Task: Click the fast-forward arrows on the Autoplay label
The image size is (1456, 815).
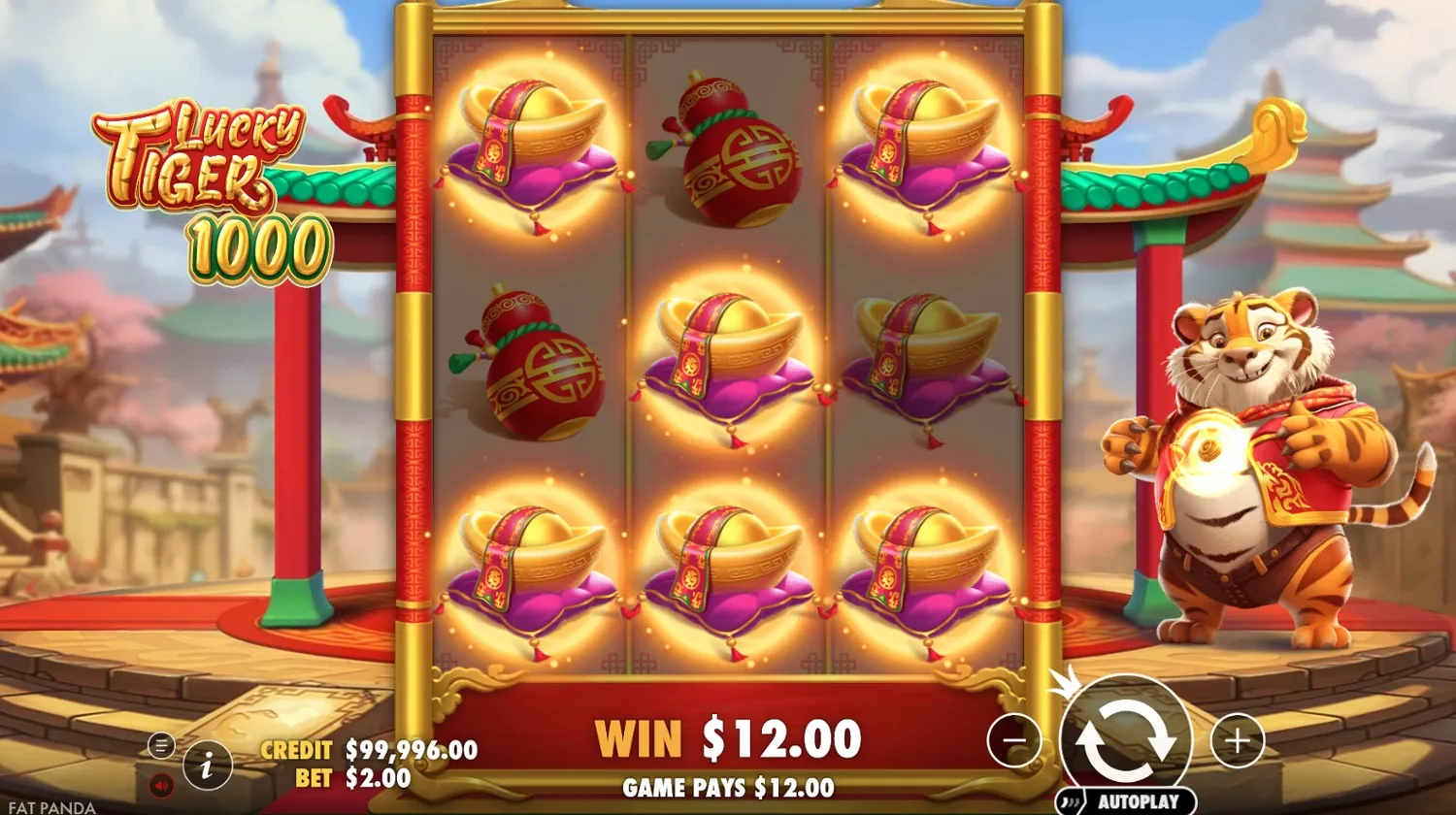Action: (x=1072, y=801)
